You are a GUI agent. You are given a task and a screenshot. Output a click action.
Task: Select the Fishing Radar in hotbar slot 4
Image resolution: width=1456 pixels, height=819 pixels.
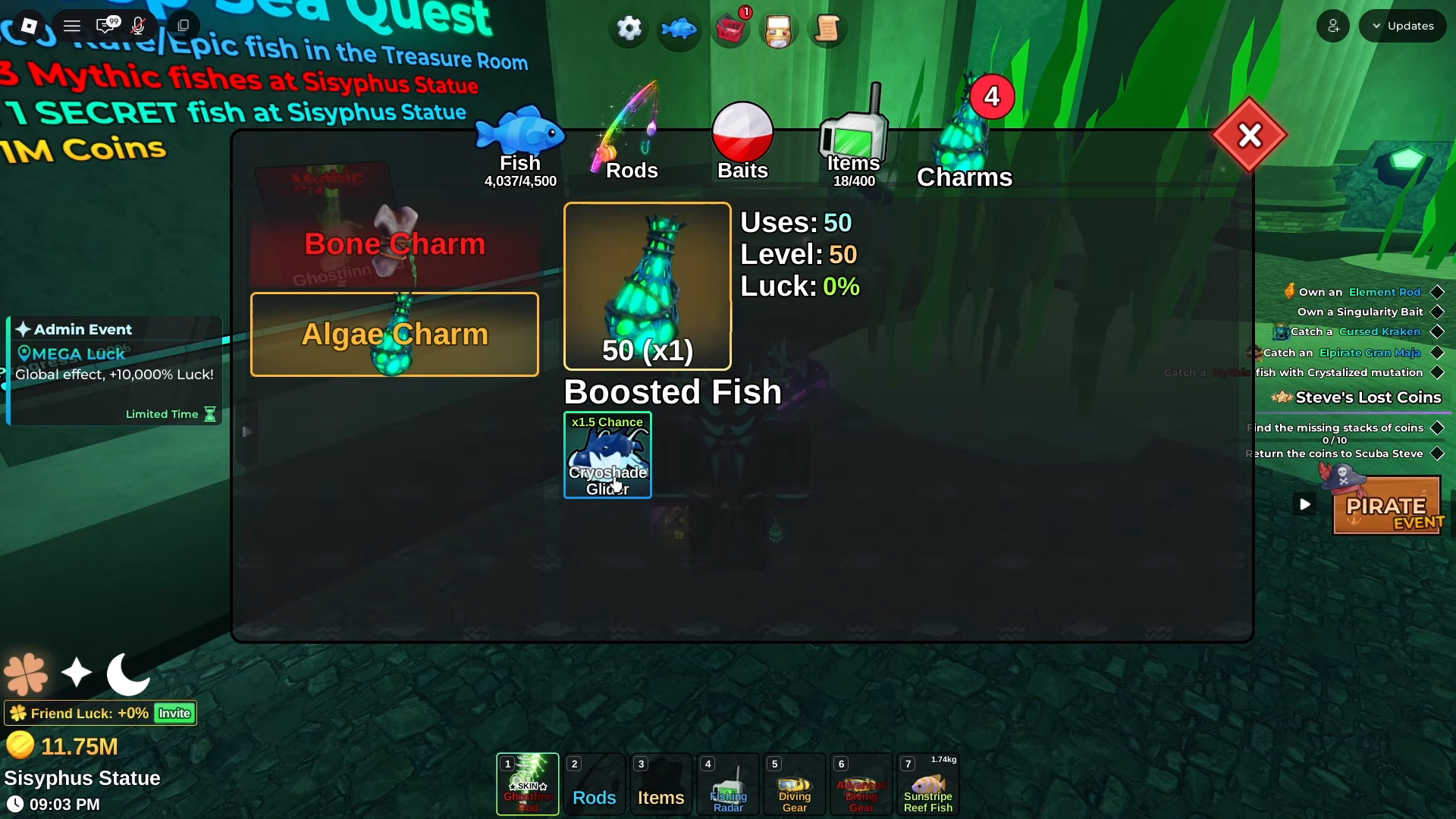[727, 785]
